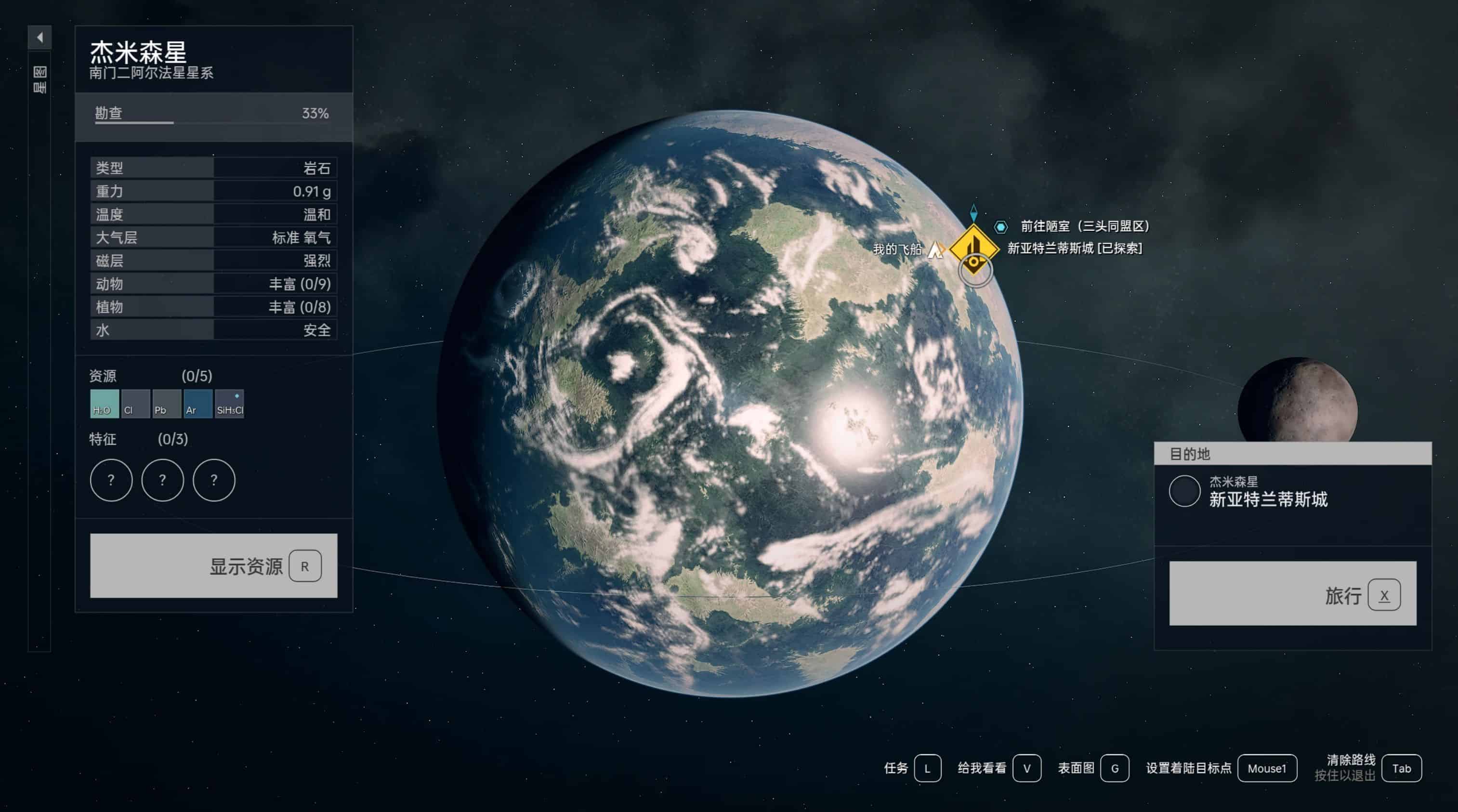Select the 新亚特兰蒂斯城 destination entry
Image resolution: width=1458 pixels, height=812 pixels.
[1268, 491]
